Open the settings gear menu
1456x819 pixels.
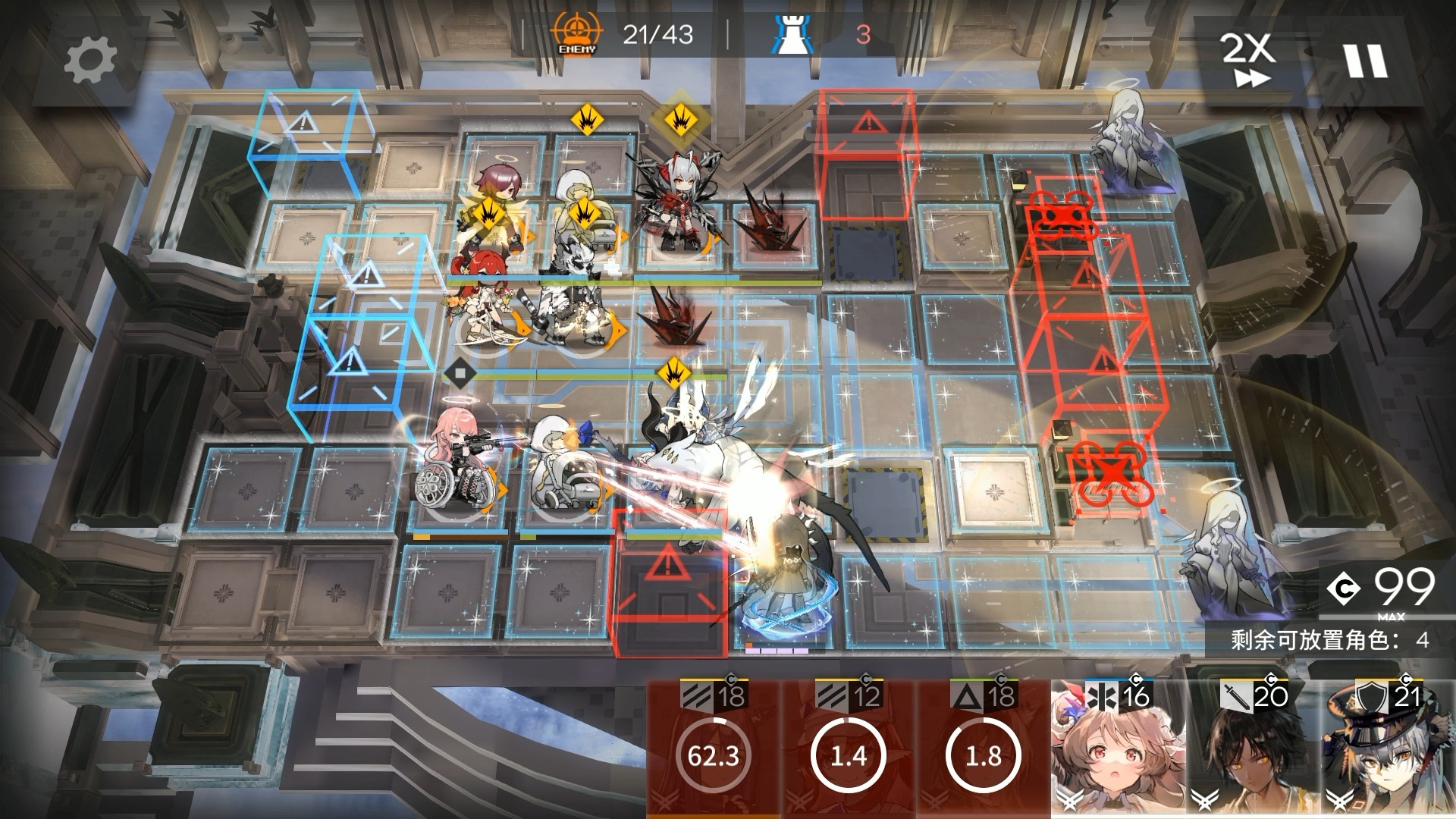(x=89, y=61)
